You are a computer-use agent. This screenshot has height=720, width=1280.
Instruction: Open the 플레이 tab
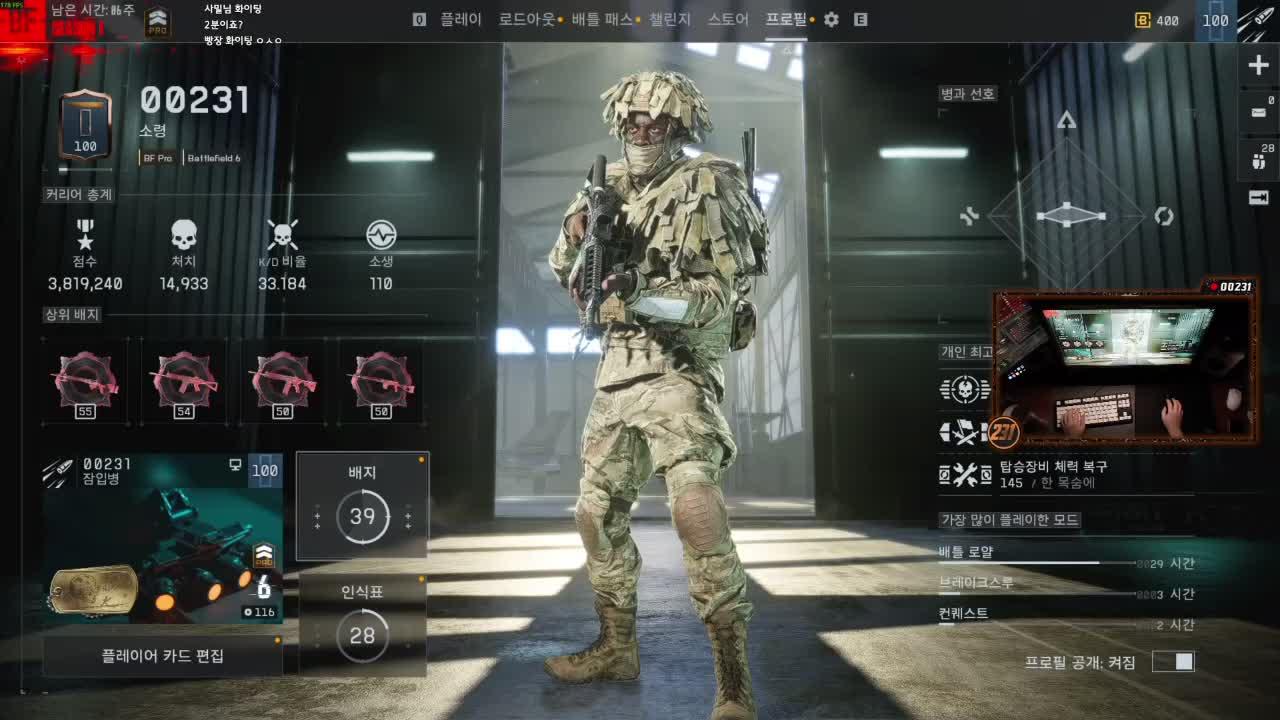(x=460, y=19)
